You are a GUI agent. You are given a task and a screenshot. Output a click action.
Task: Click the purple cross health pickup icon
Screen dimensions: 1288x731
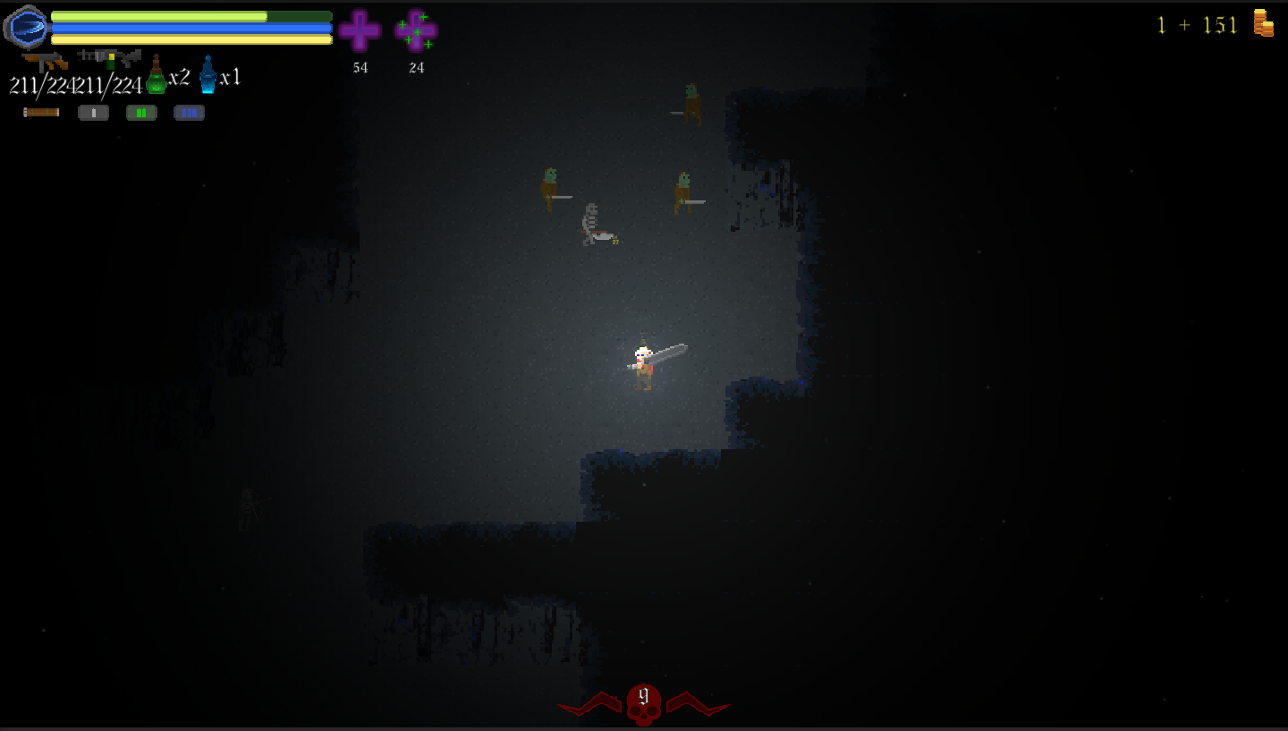coord(360,30)
